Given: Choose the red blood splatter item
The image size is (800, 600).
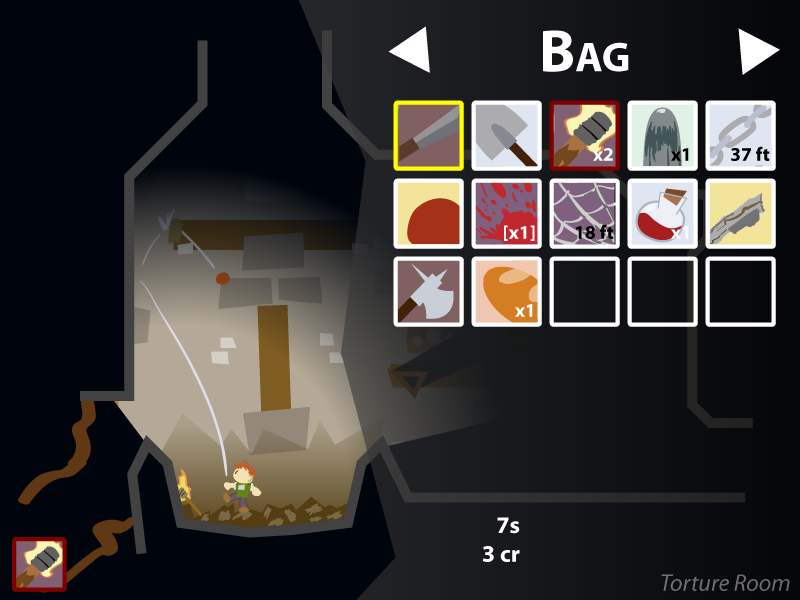Looking at the screenshot, I should pyautogui.click(x=506, y=213).
